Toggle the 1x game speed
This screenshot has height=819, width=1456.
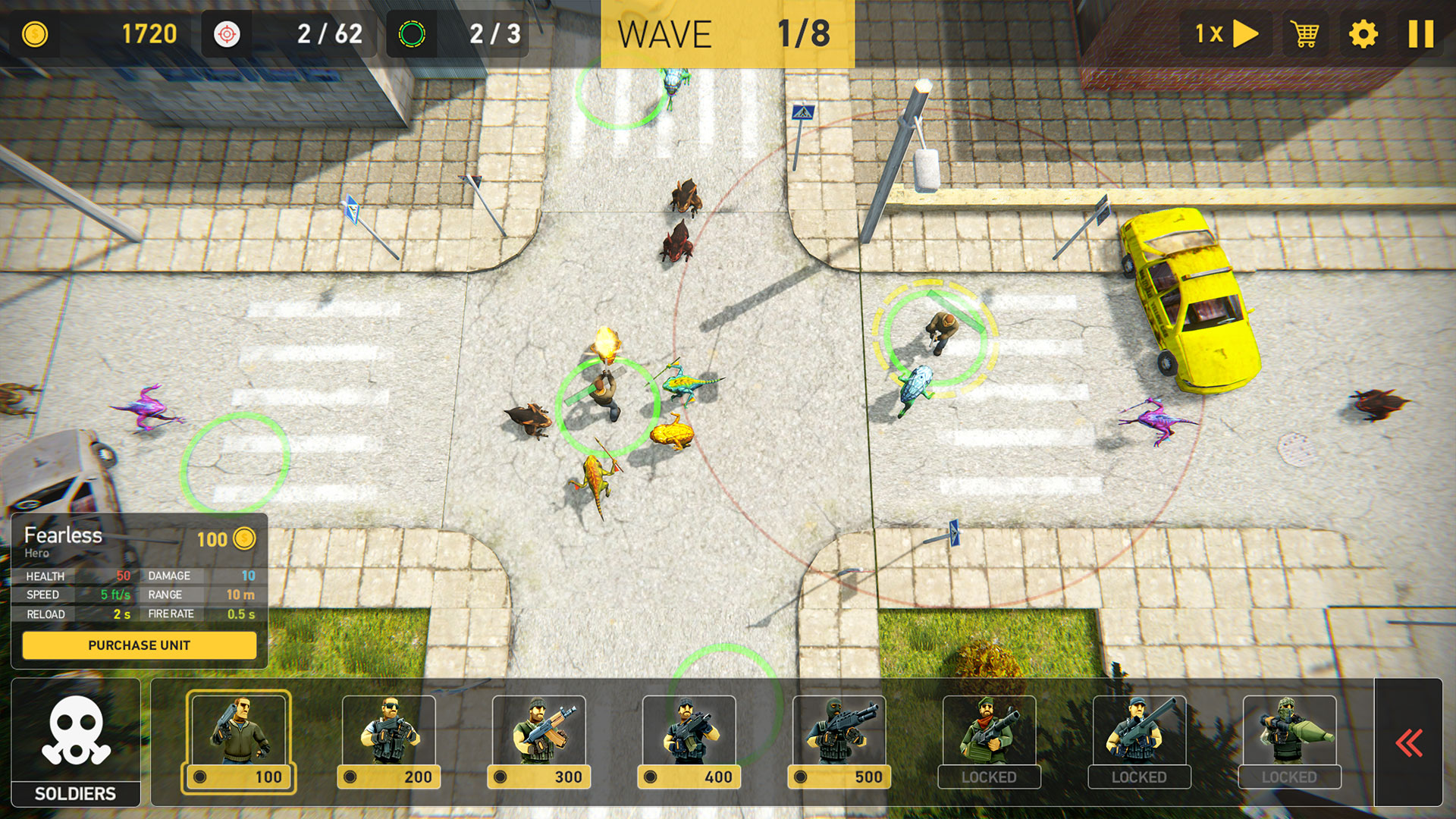point(1228,34)
